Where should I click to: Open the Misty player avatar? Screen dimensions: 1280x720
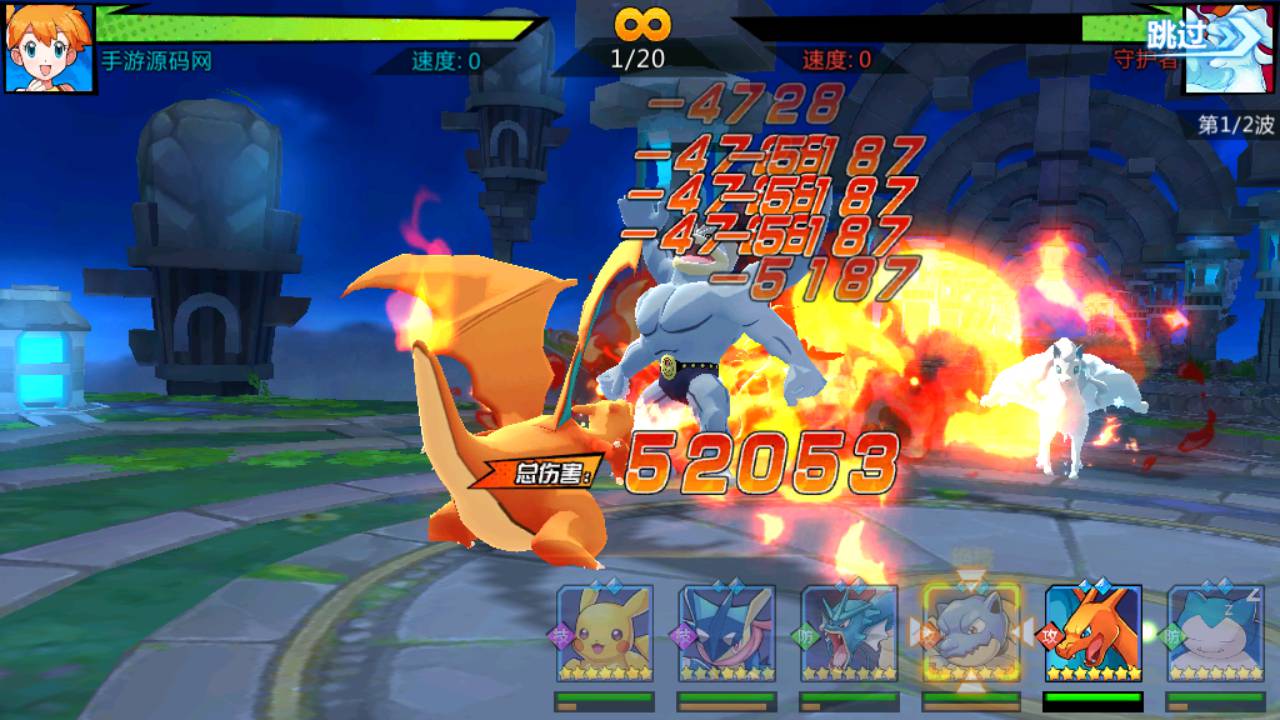pyautogui.click(x=49, y=47)
